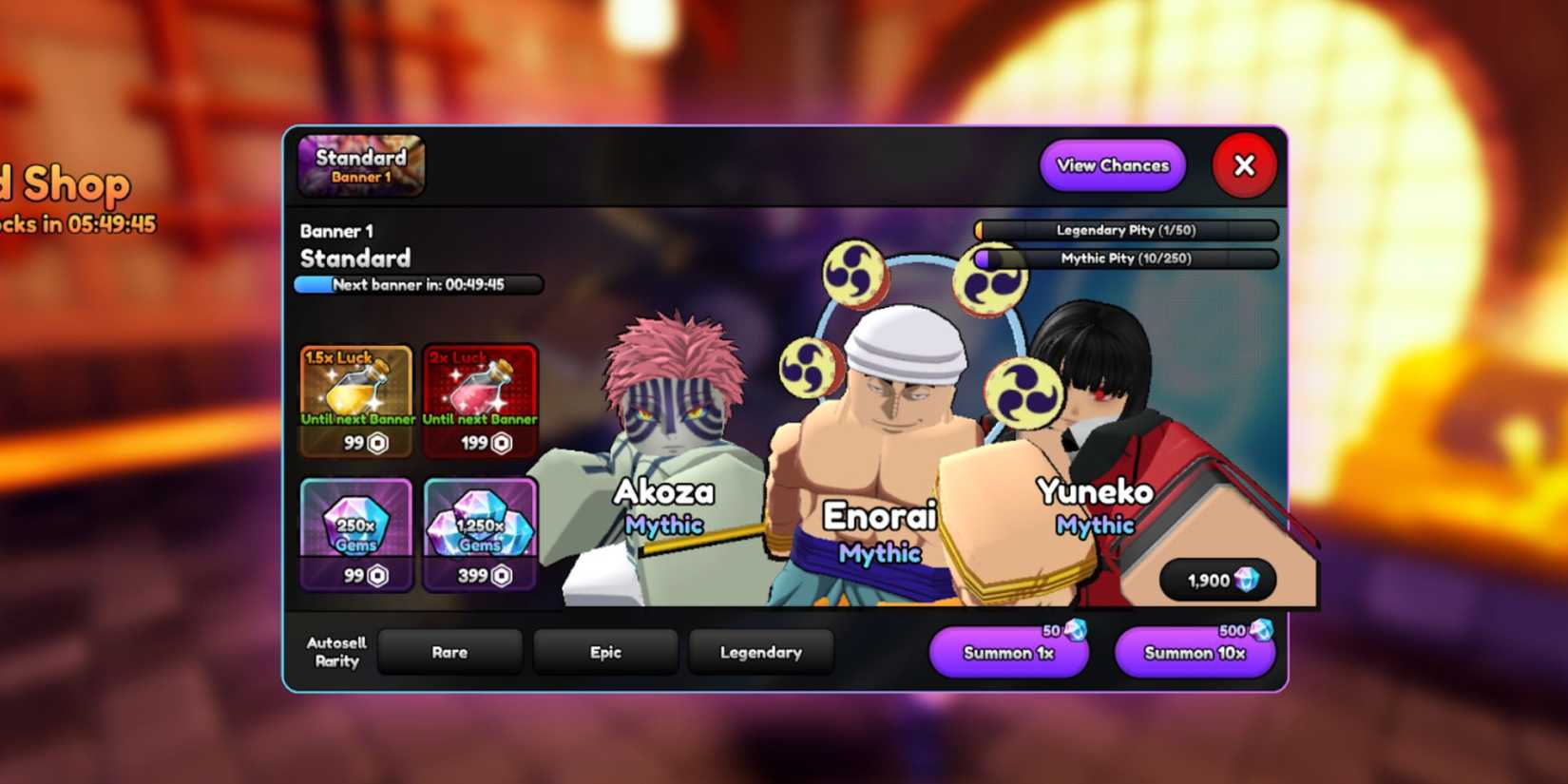This screenshot has width=1568, height=784.
Task: Click the gem cost icon above Summon 10x
Action: pos(1261,629)
